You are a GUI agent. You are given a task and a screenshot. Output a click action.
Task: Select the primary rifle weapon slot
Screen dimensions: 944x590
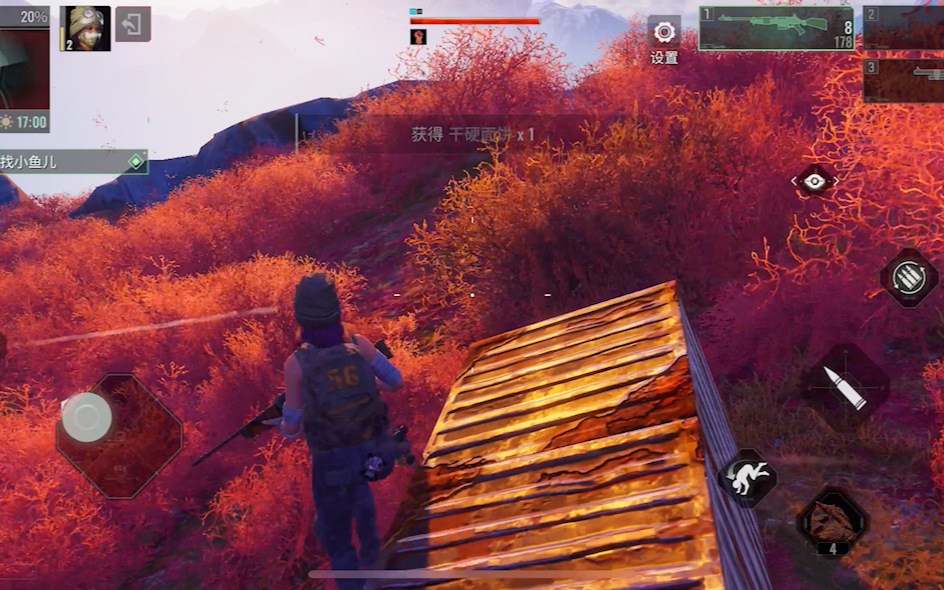pos(777,28)
